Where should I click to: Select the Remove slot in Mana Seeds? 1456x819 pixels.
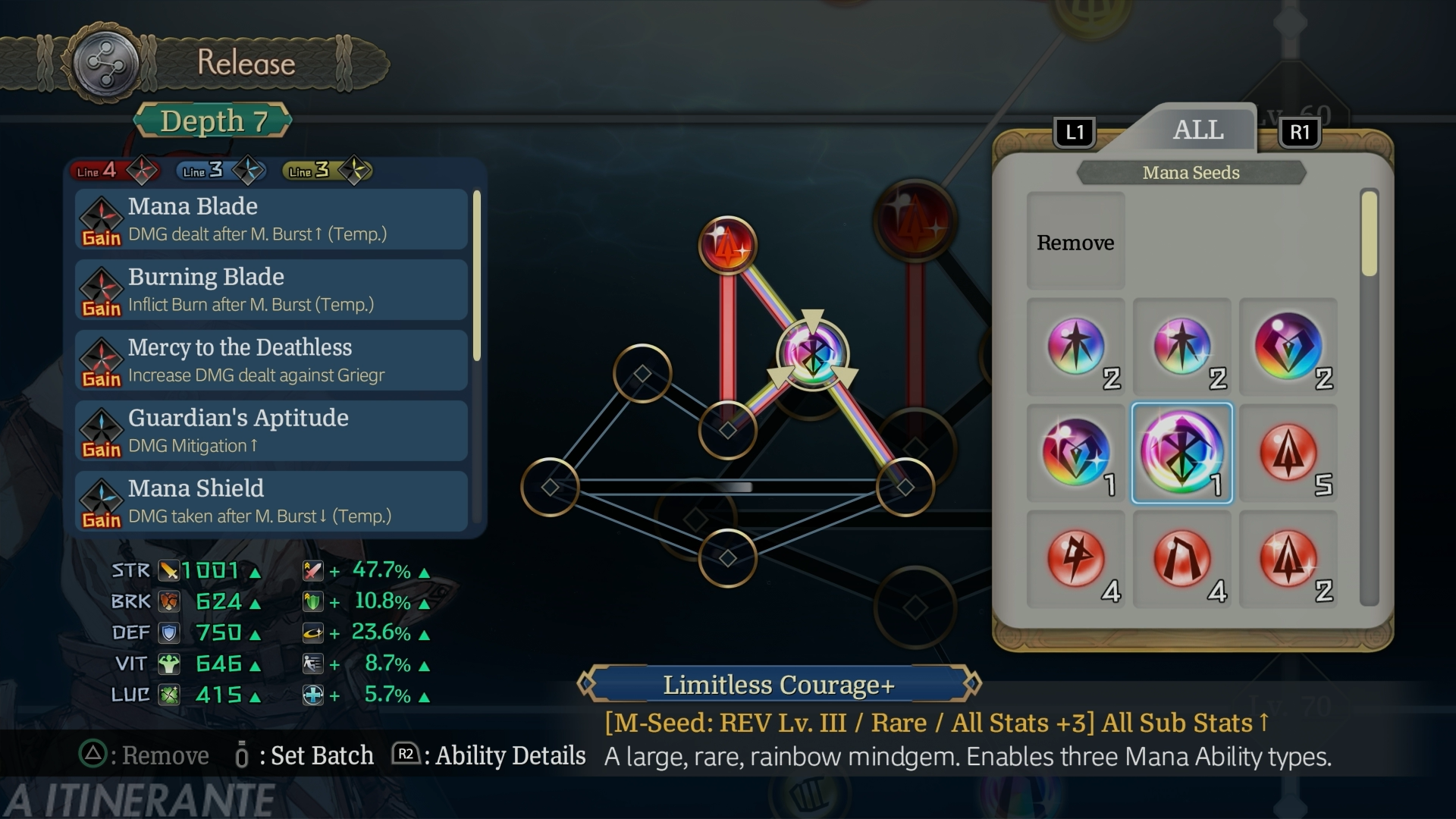click(x=1075, y=242)
